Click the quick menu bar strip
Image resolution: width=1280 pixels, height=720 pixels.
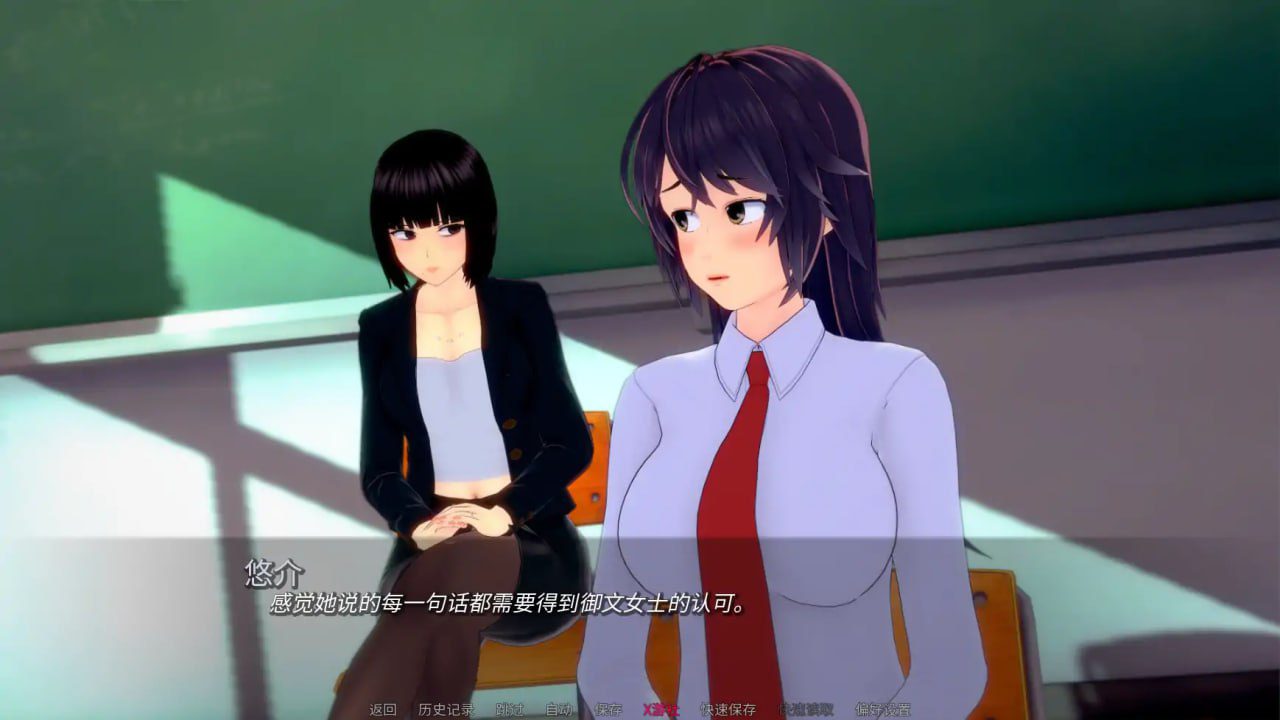point(640,711)
